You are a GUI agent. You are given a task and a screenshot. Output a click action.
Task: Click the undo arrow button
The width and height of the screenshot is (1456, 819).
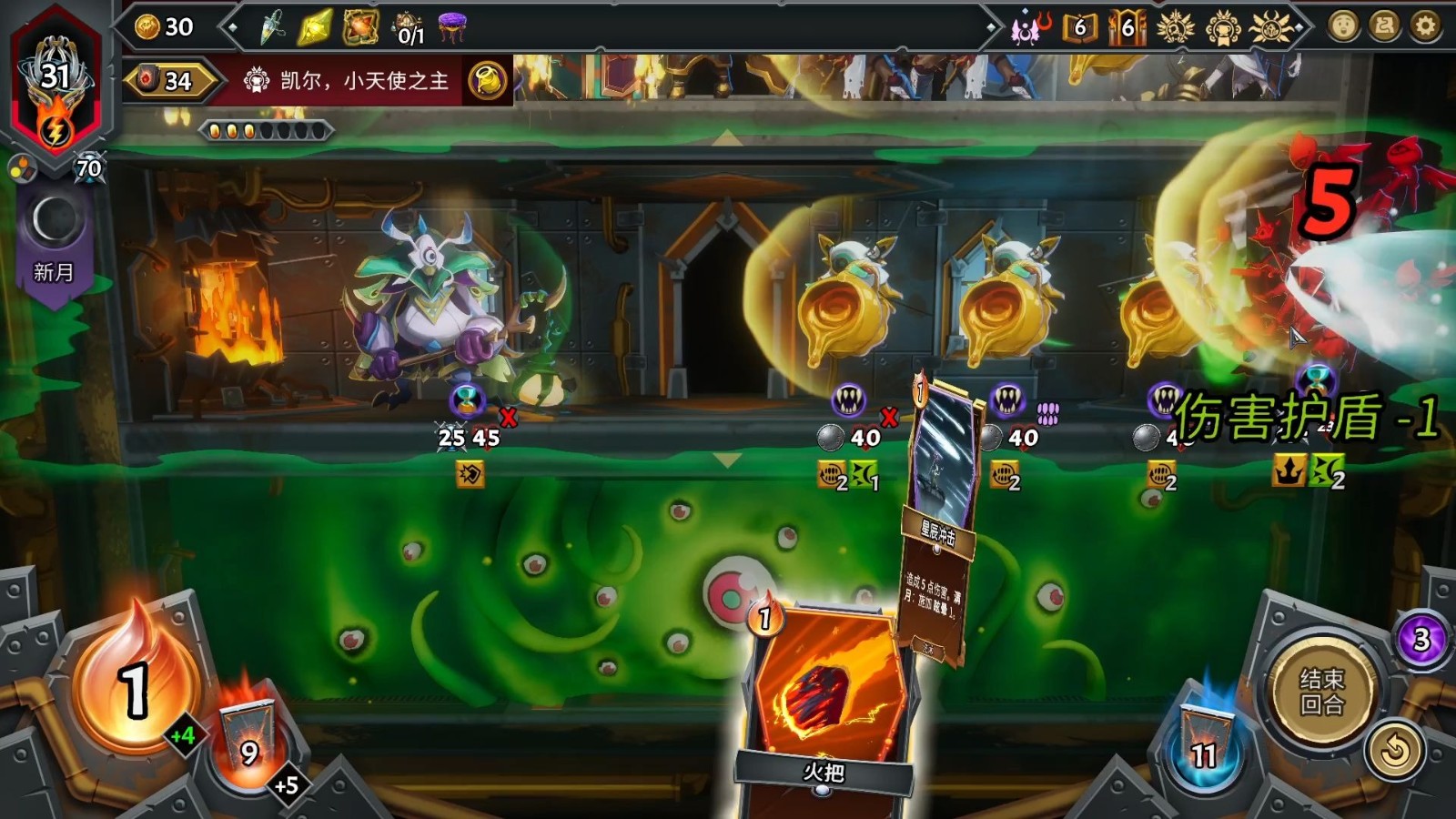click(1394, 751)
